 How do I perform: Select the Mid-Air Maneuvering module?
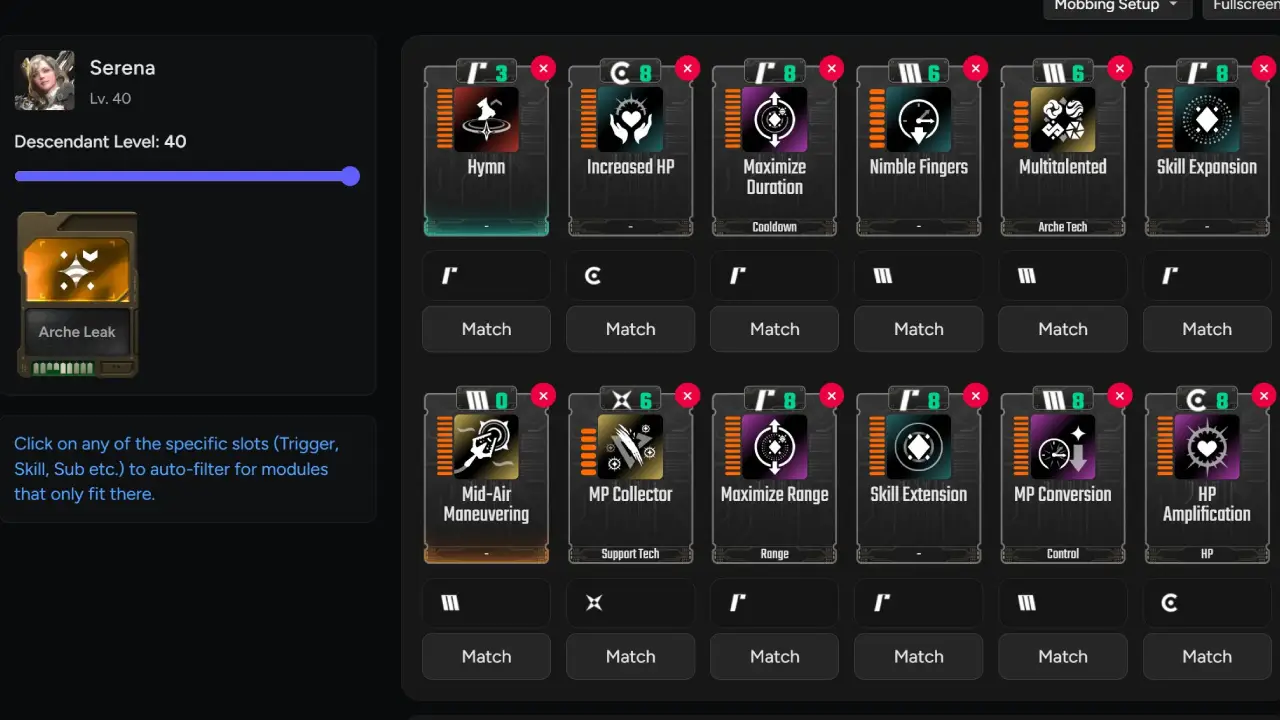(x=486, y=478)
